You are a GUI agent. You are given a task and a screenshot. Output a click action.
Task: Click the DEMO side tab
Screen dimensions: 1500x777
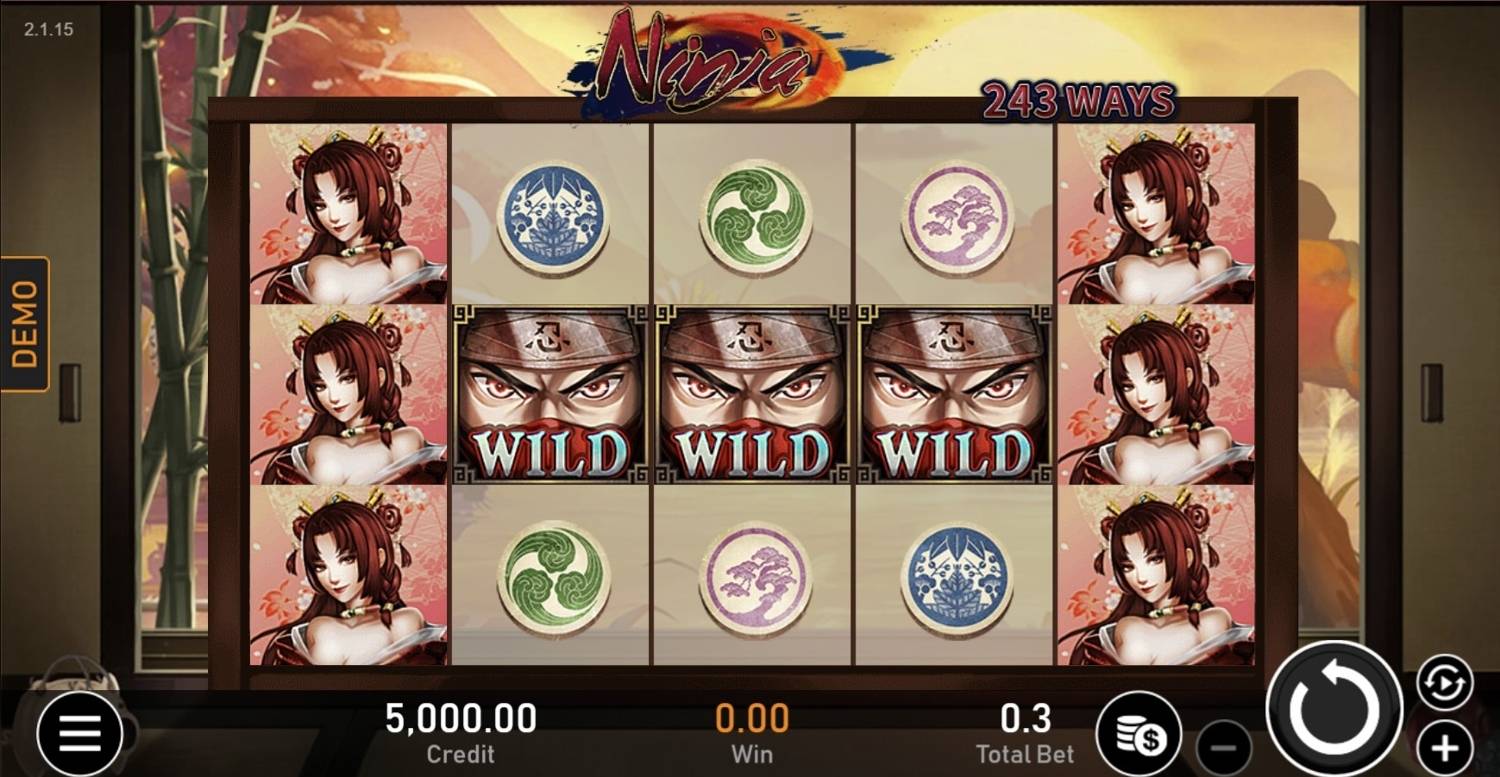[25, 323]
